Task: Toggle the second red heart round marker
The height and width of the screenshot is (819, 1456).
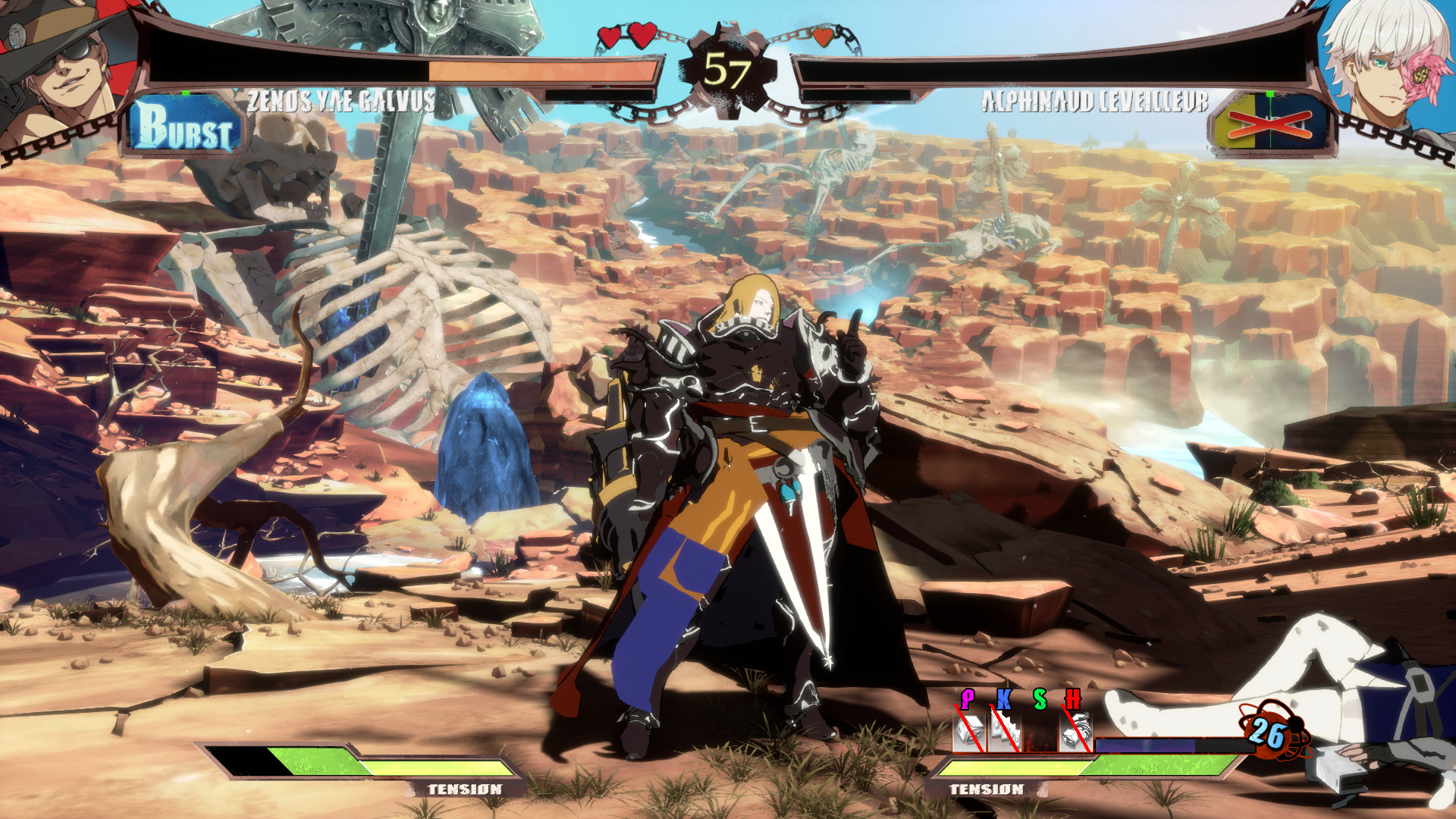Action: [x=643, y=33]
